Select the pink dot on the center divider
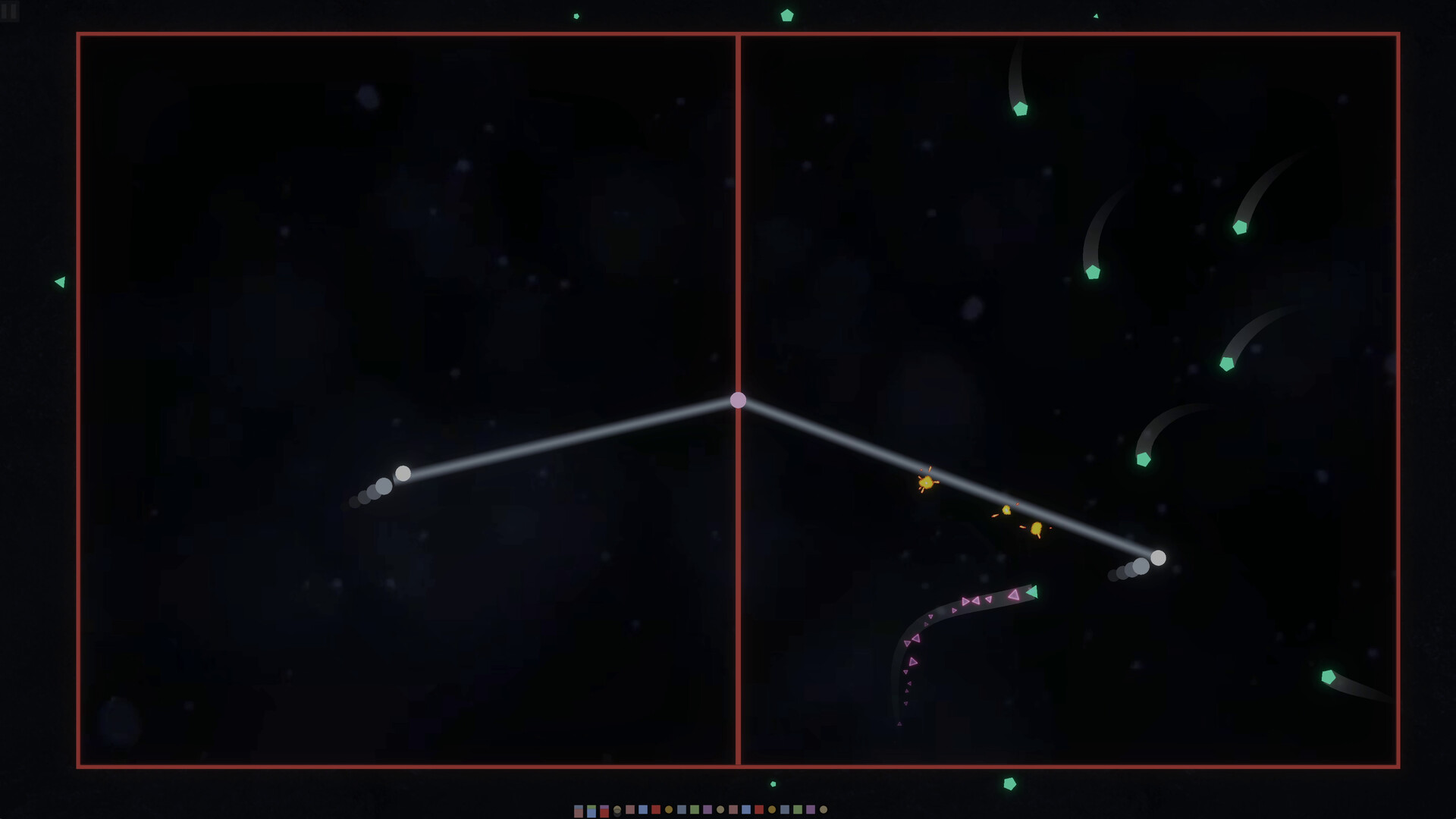Screen dimensions: 1456x819 [739, 400]
